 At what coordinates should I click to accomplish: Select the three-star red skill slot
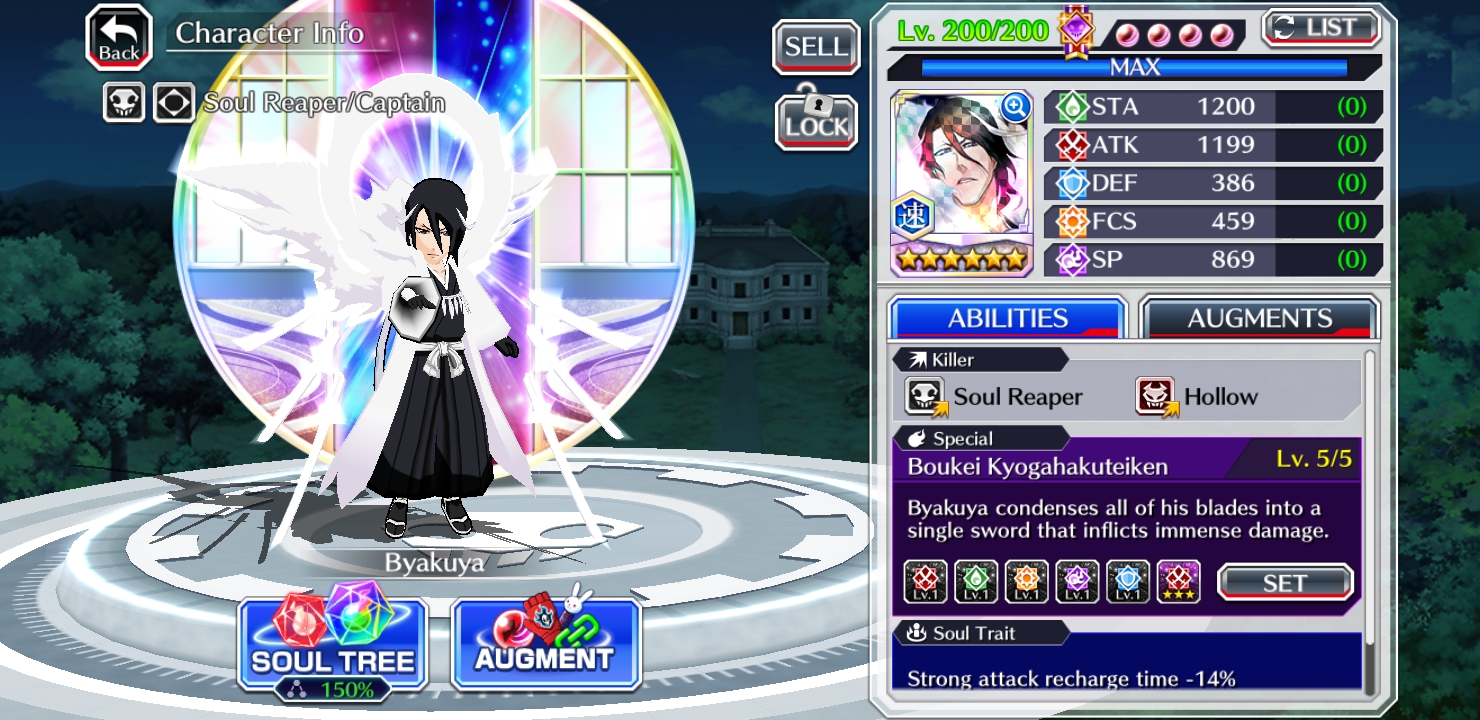pyautogui.click(x=1178, y=582)
